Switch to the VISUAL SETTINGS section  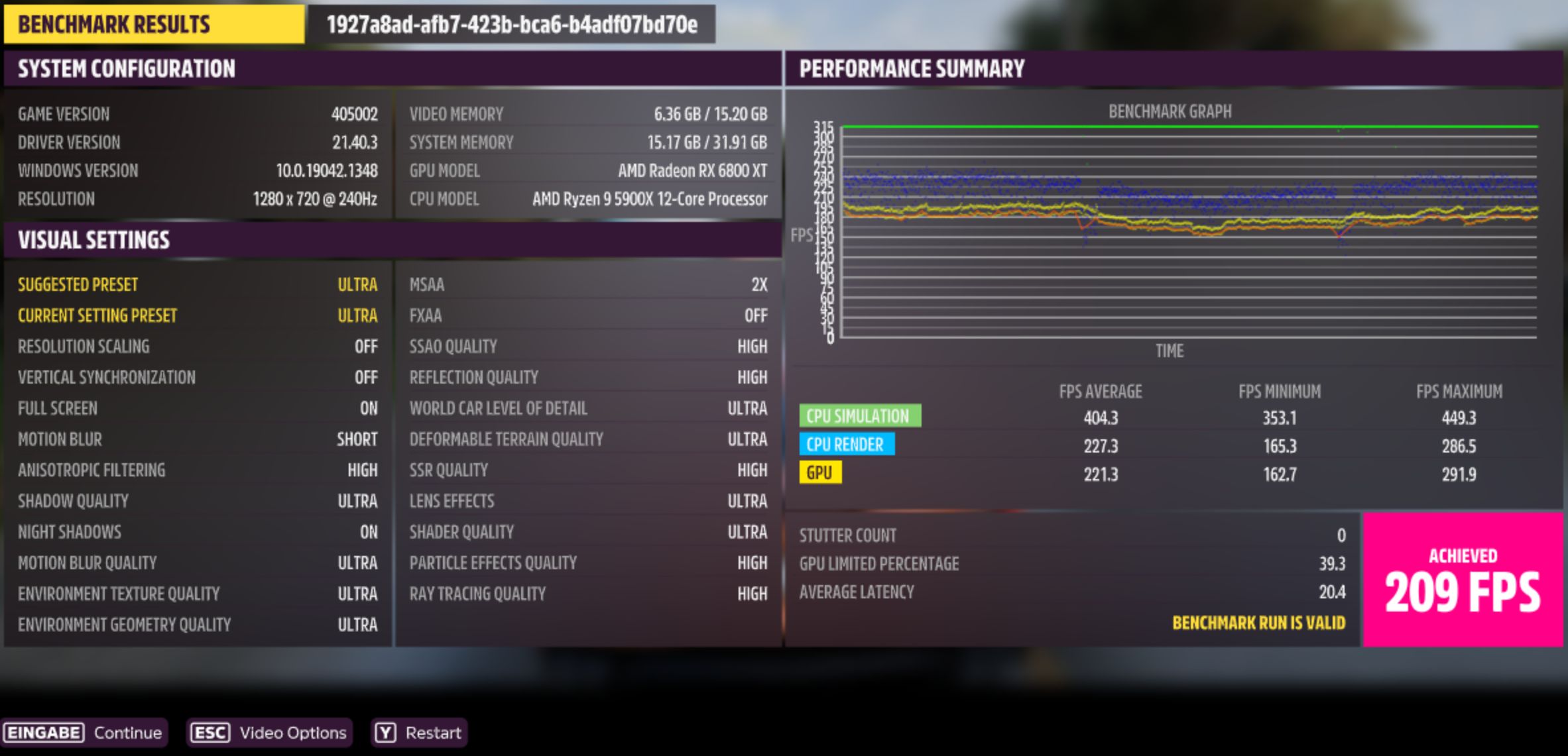(94, 240)
